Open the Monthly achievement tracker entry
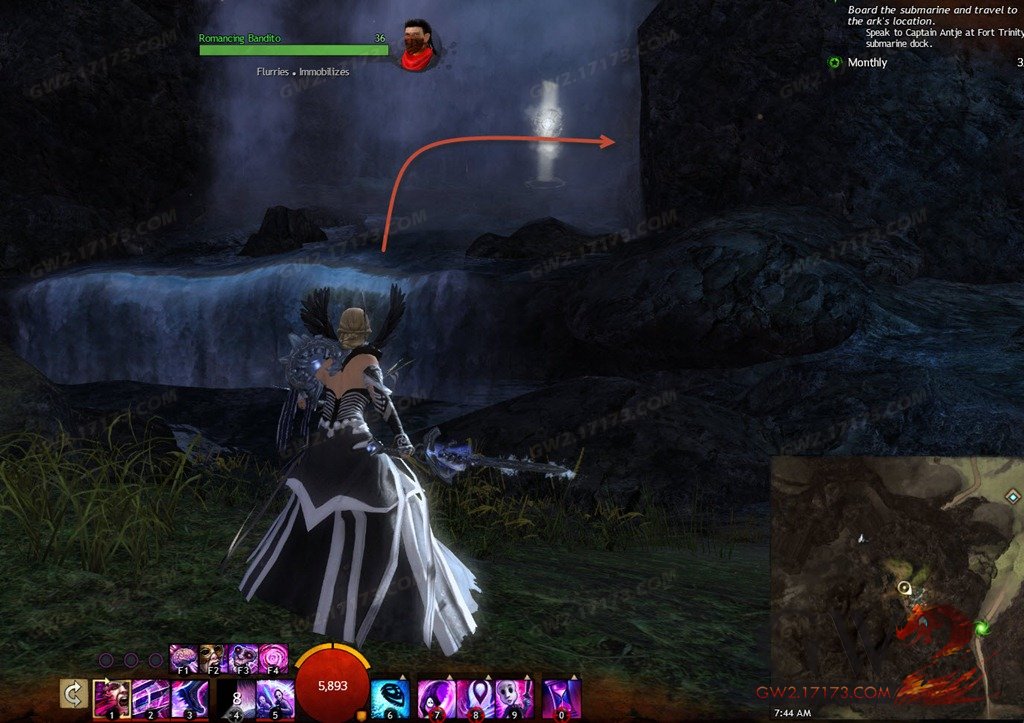This screenshot has width=1024, height=723. tap(866, 63)
